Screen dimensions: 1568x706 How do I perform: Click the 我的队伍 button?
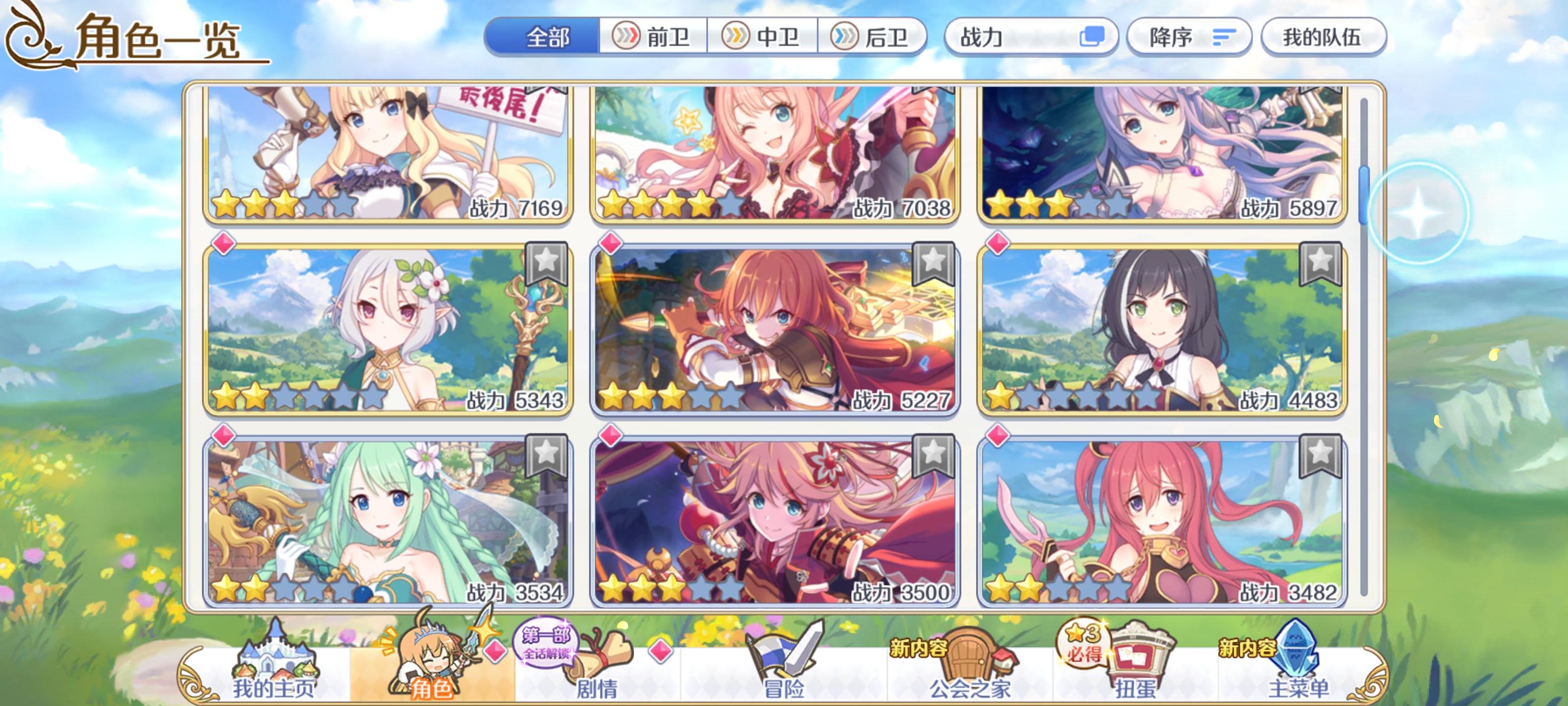(x=1322, y=38)
